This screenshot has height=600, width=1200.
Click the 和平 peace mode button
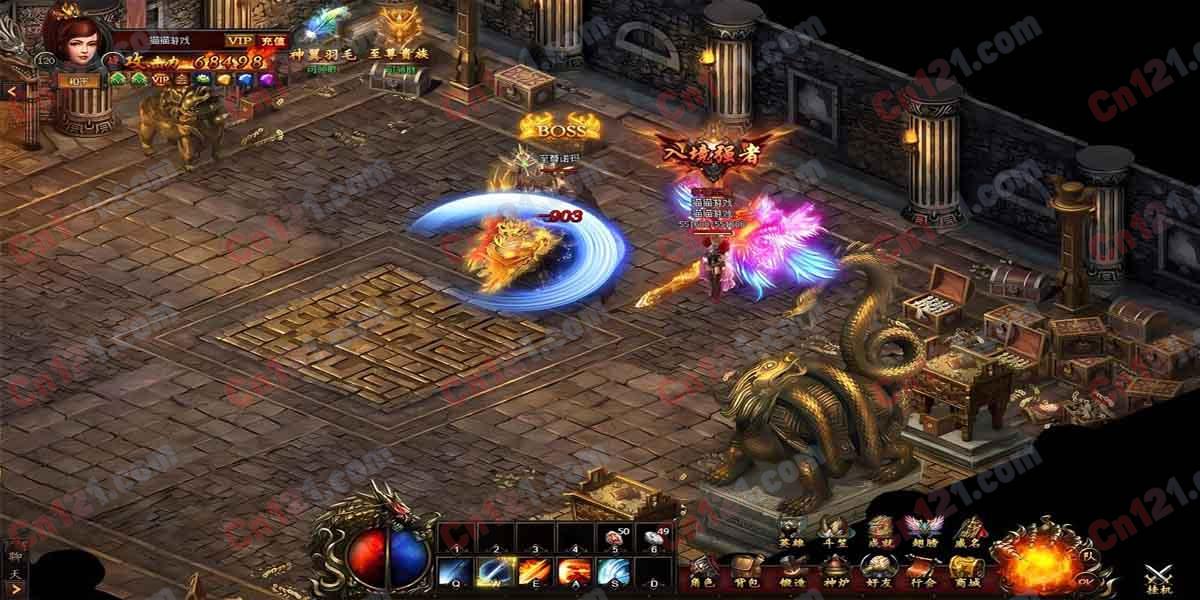click(x=77, y=81)
